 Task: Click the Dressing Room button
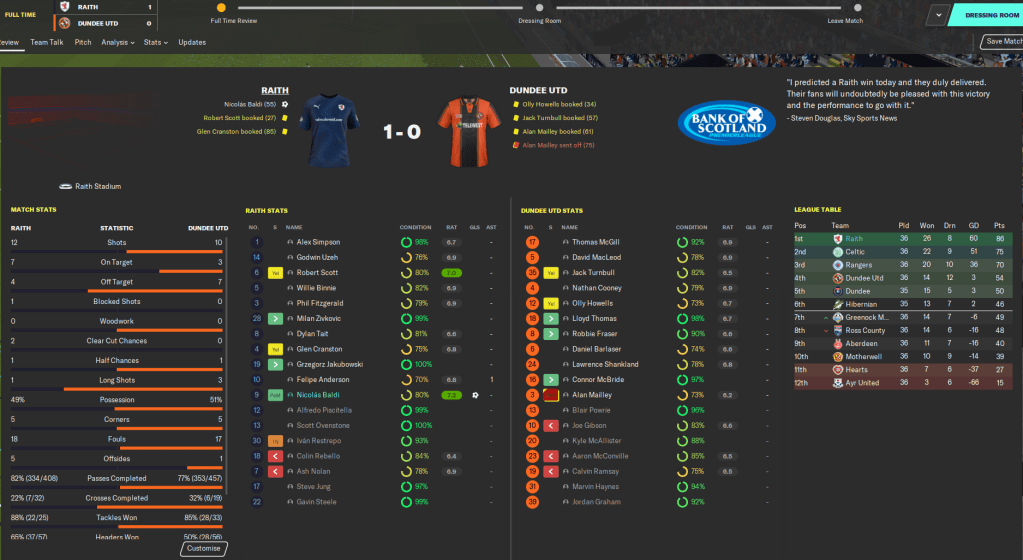click(987, 15)
